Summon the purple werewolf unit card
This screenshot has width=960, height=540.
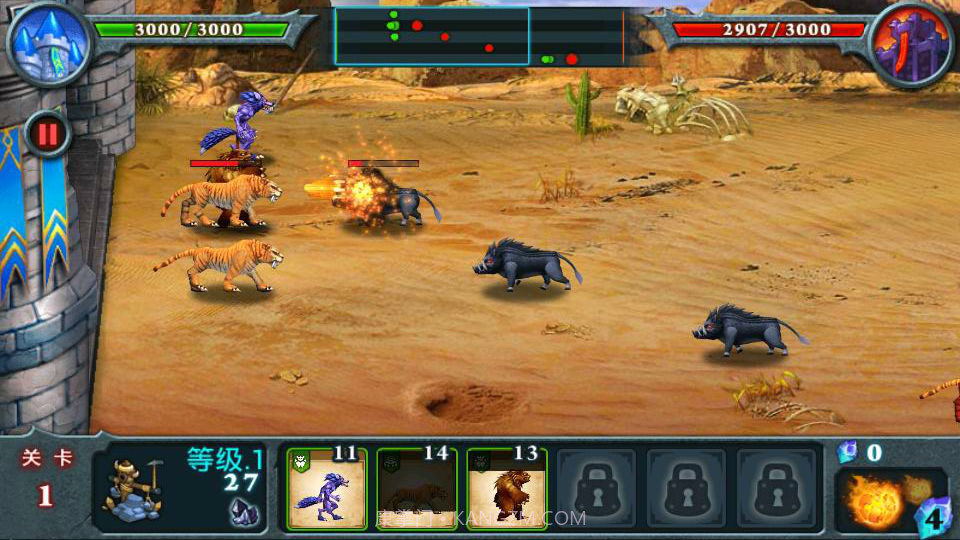tap(326, 489)
